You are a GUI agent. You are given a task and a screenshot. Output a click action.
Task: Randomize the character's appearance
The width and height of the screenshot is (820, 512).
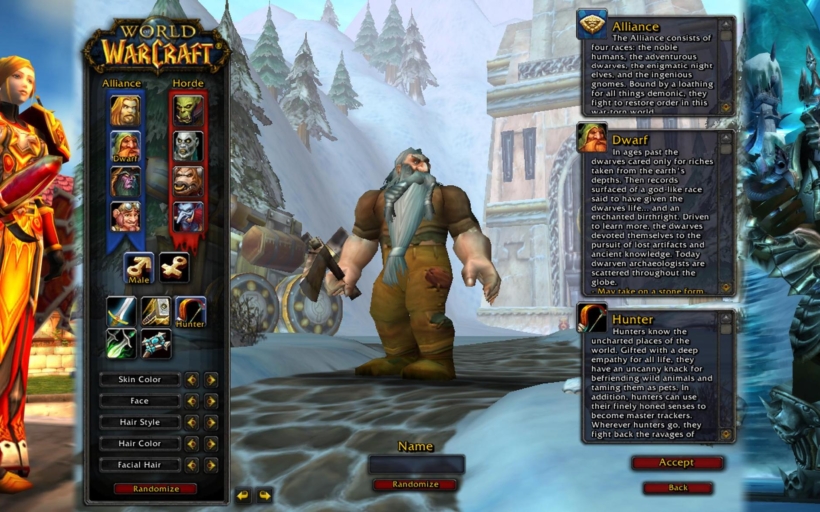point(155,489)
